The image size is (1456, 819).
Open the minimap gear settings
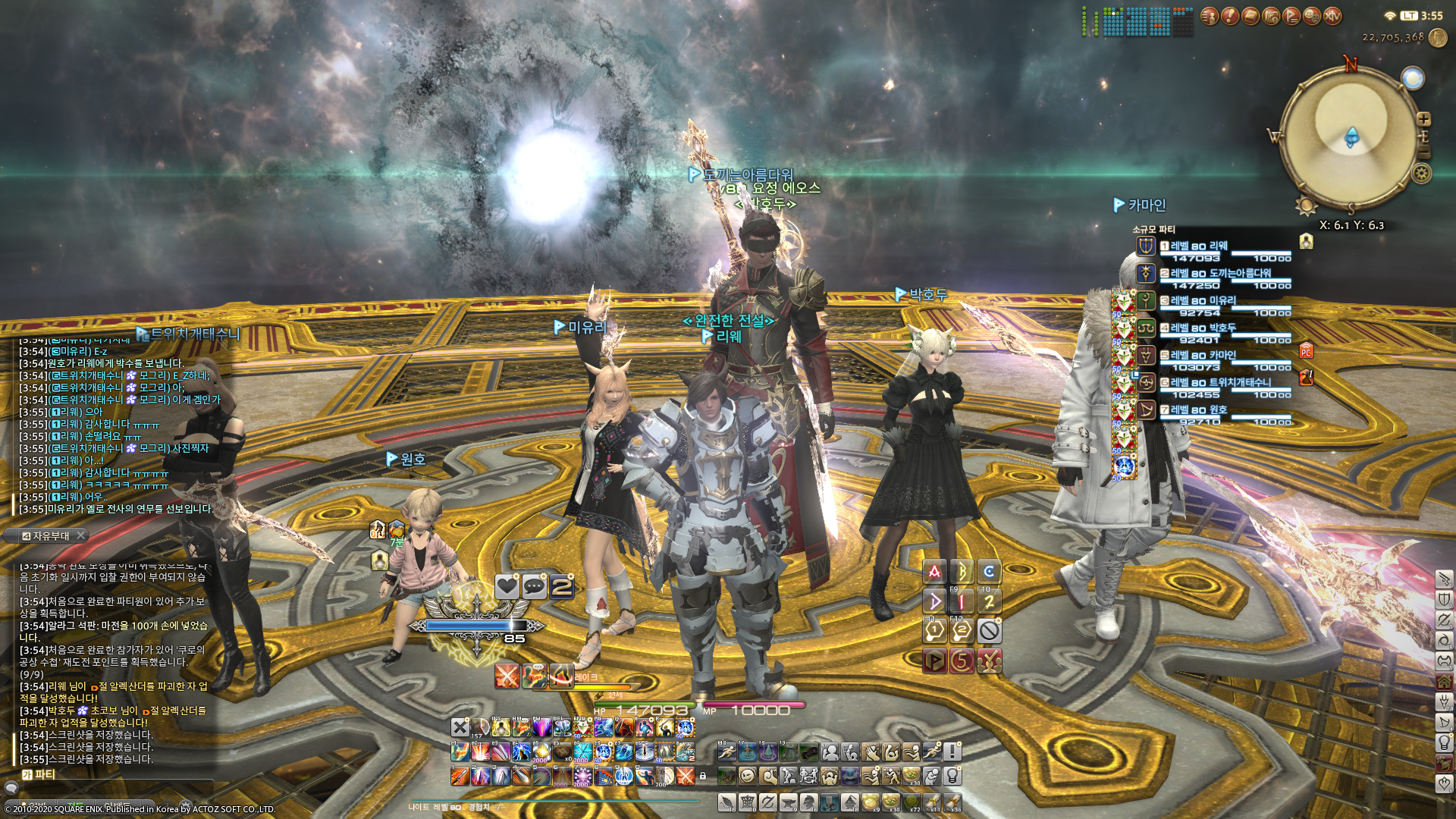[1421, 174]
